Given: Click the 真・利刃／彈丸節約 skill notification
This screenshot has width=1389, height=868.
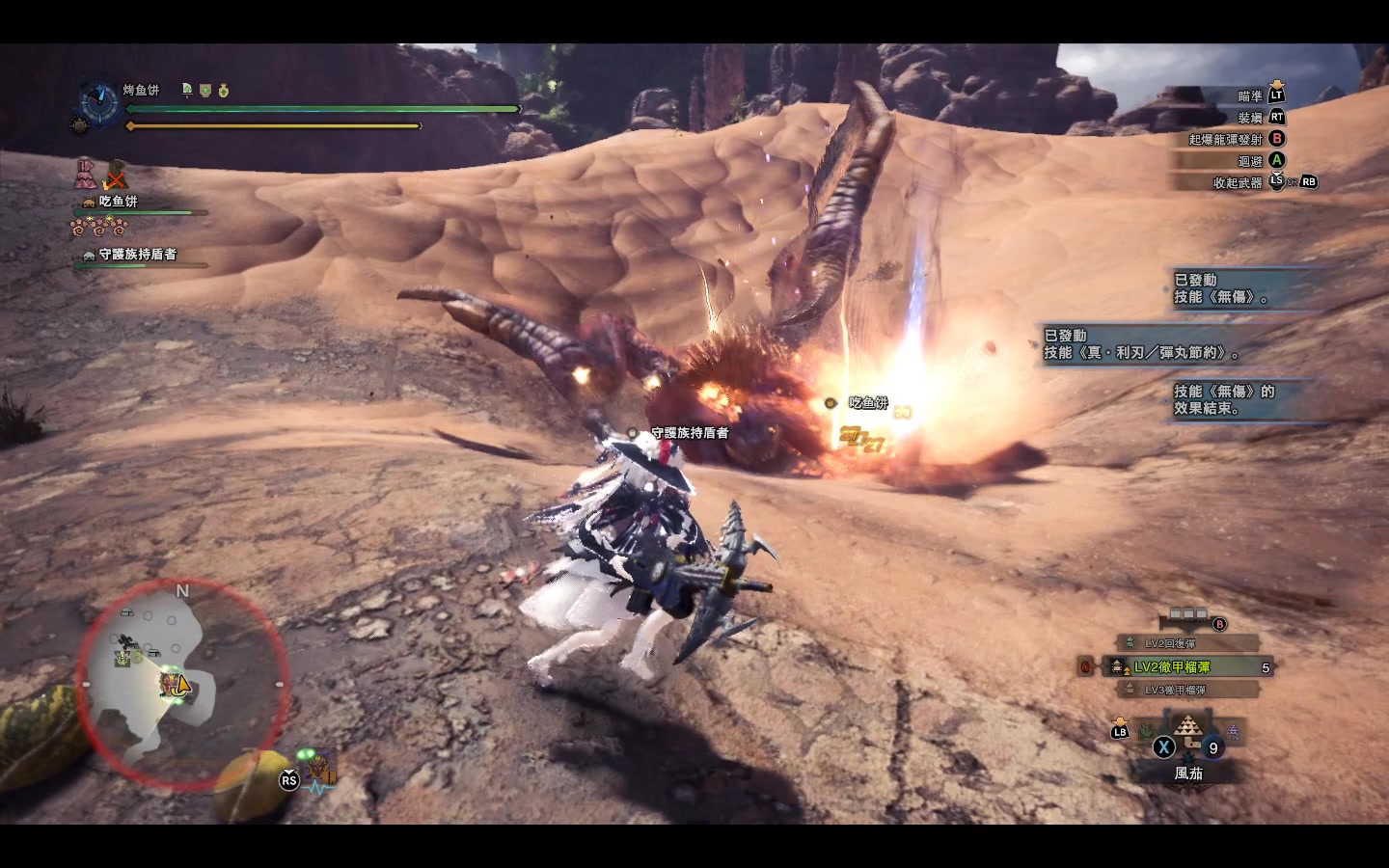Looking at the screenshot, I should coord(1143,344).
